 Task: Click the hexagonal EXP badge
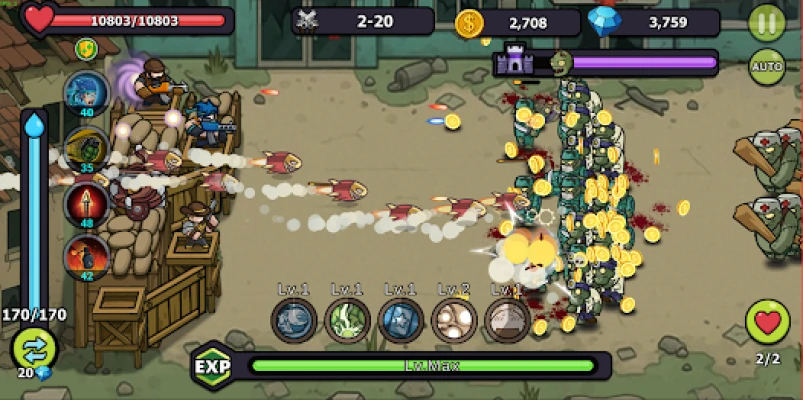coord(212,365)
